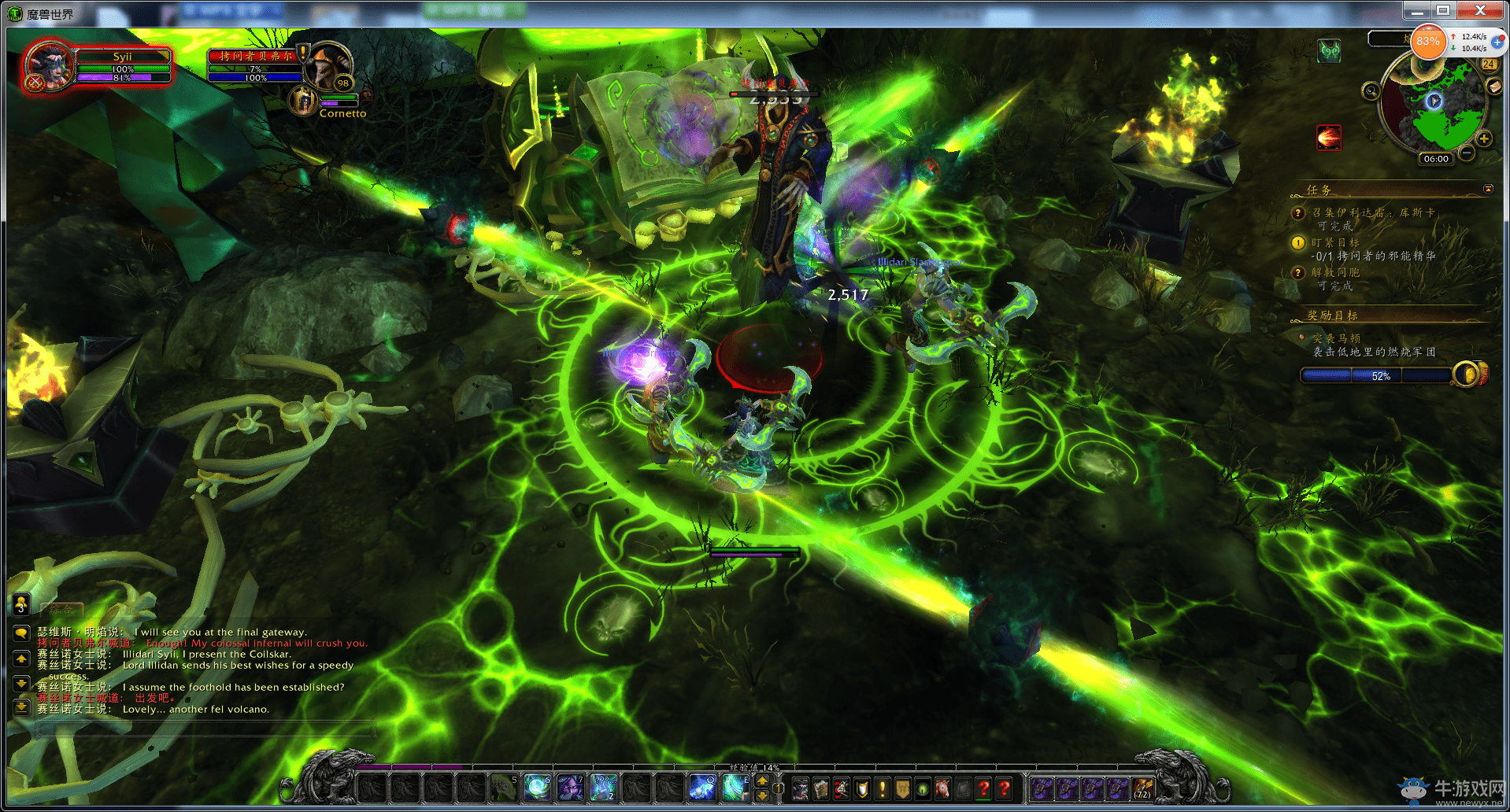The image size is (1510, 812).
Task: Activate the ability bound to key 6
Action: (x=538, y=787)
